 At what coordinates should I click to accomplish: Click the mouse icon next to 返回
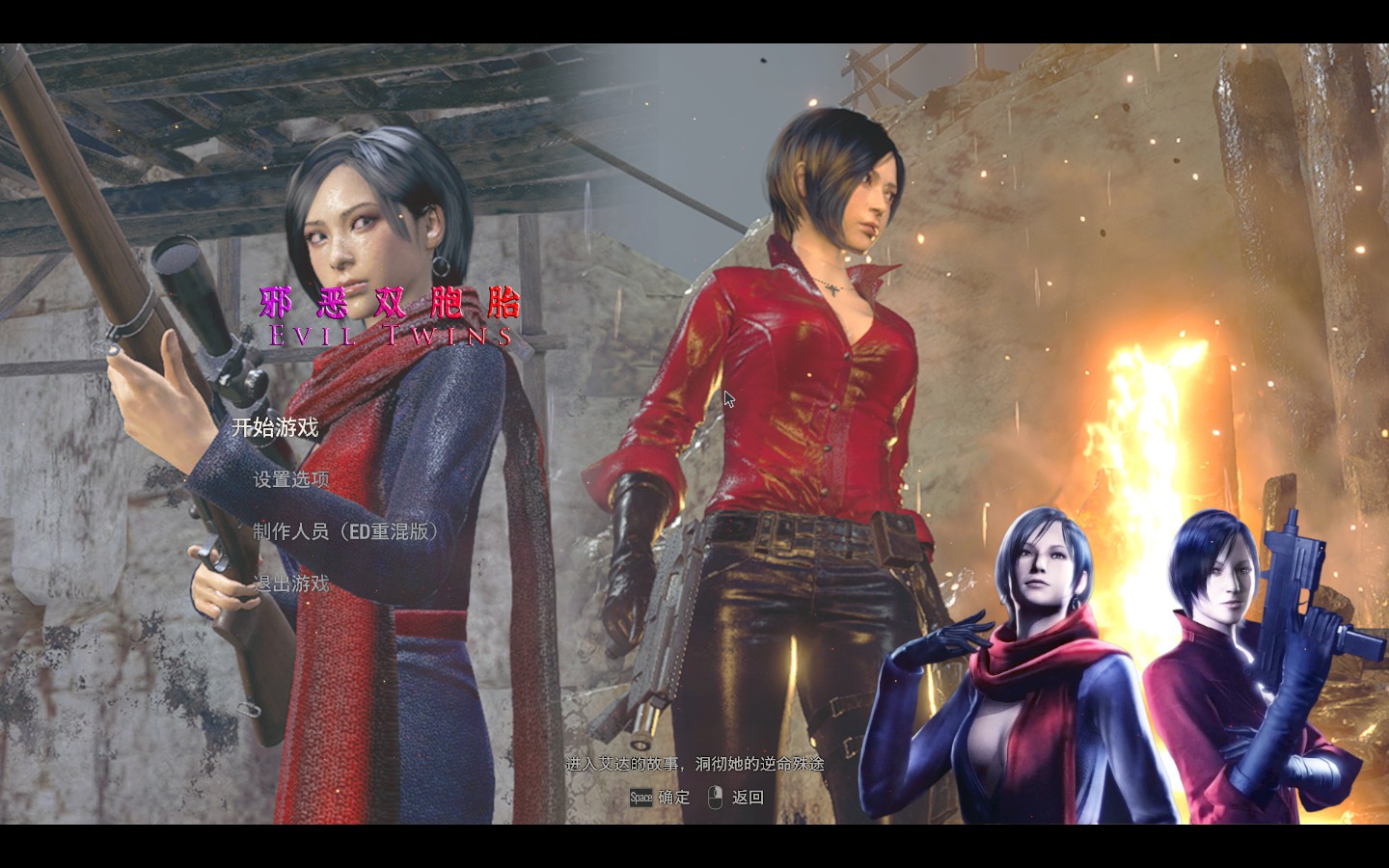coord(713,798)
